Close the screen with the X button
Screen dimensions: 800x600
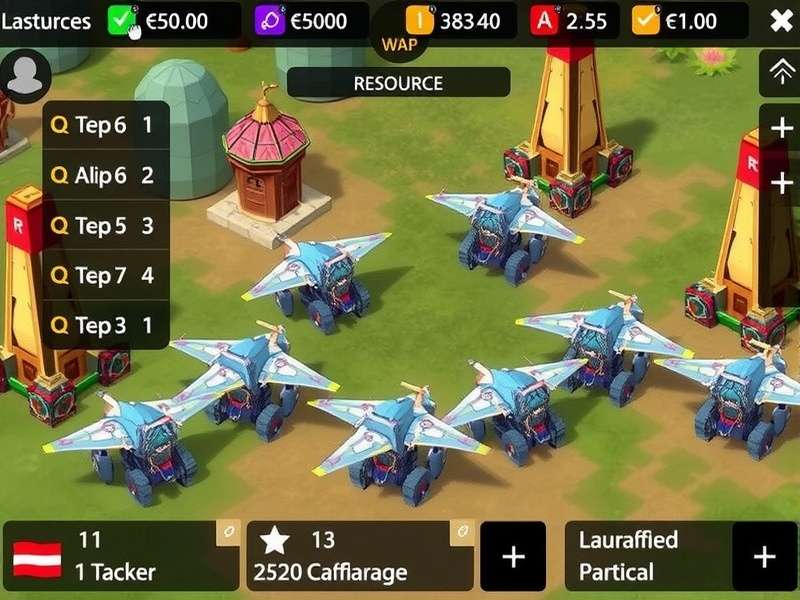pyautogui.click(x=781, y=21)
